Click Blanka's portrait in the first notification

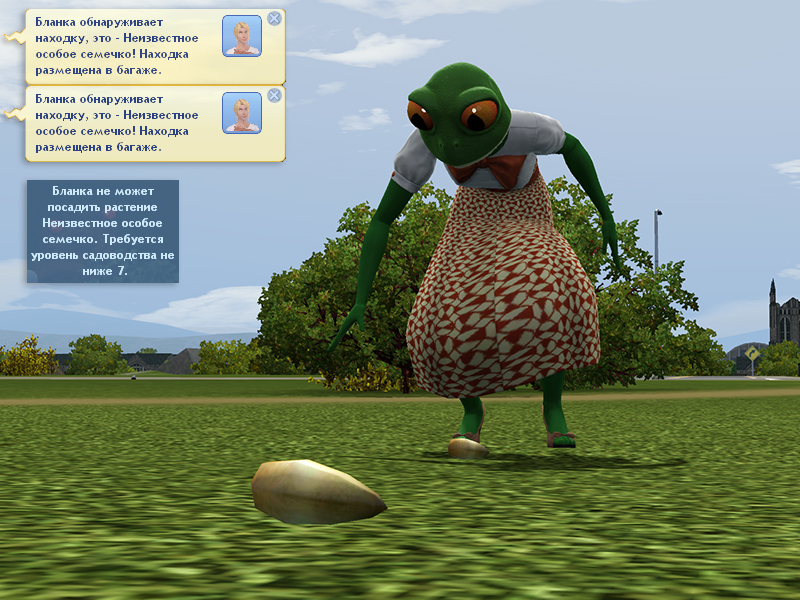[x=242, y=36]
